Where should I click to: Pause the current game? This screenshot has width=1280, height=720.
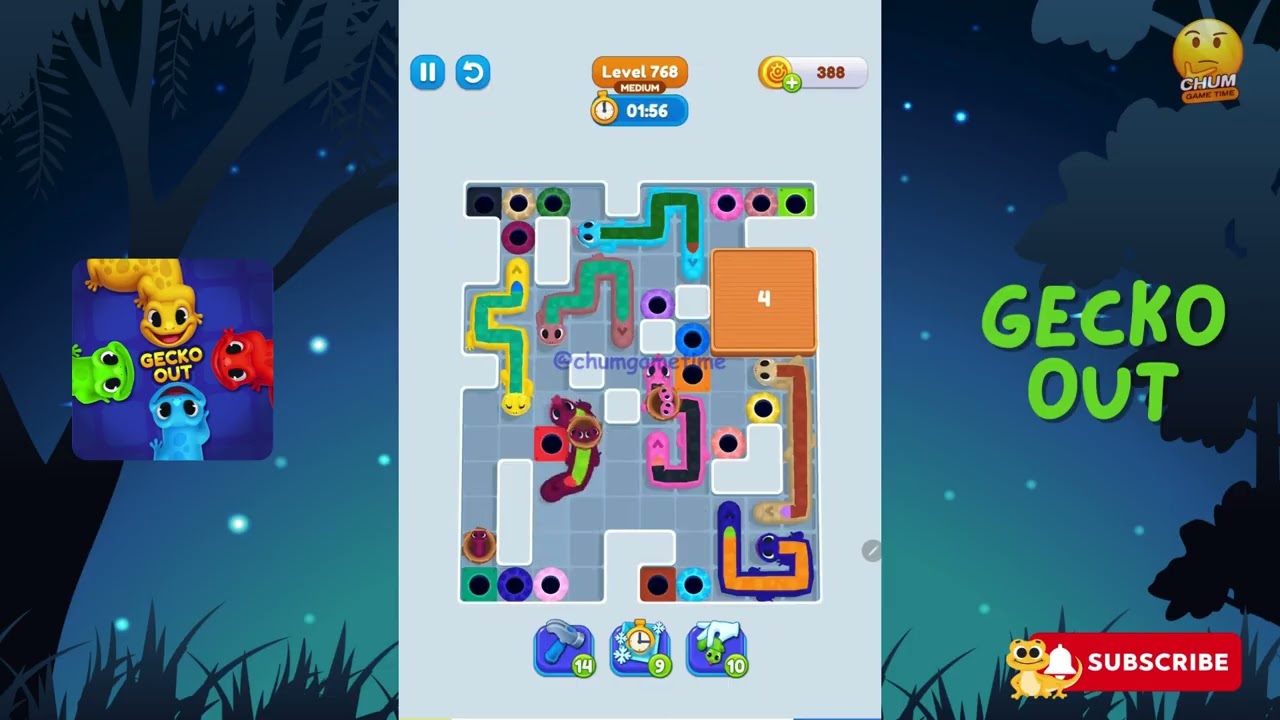click(x=427, y=72)
